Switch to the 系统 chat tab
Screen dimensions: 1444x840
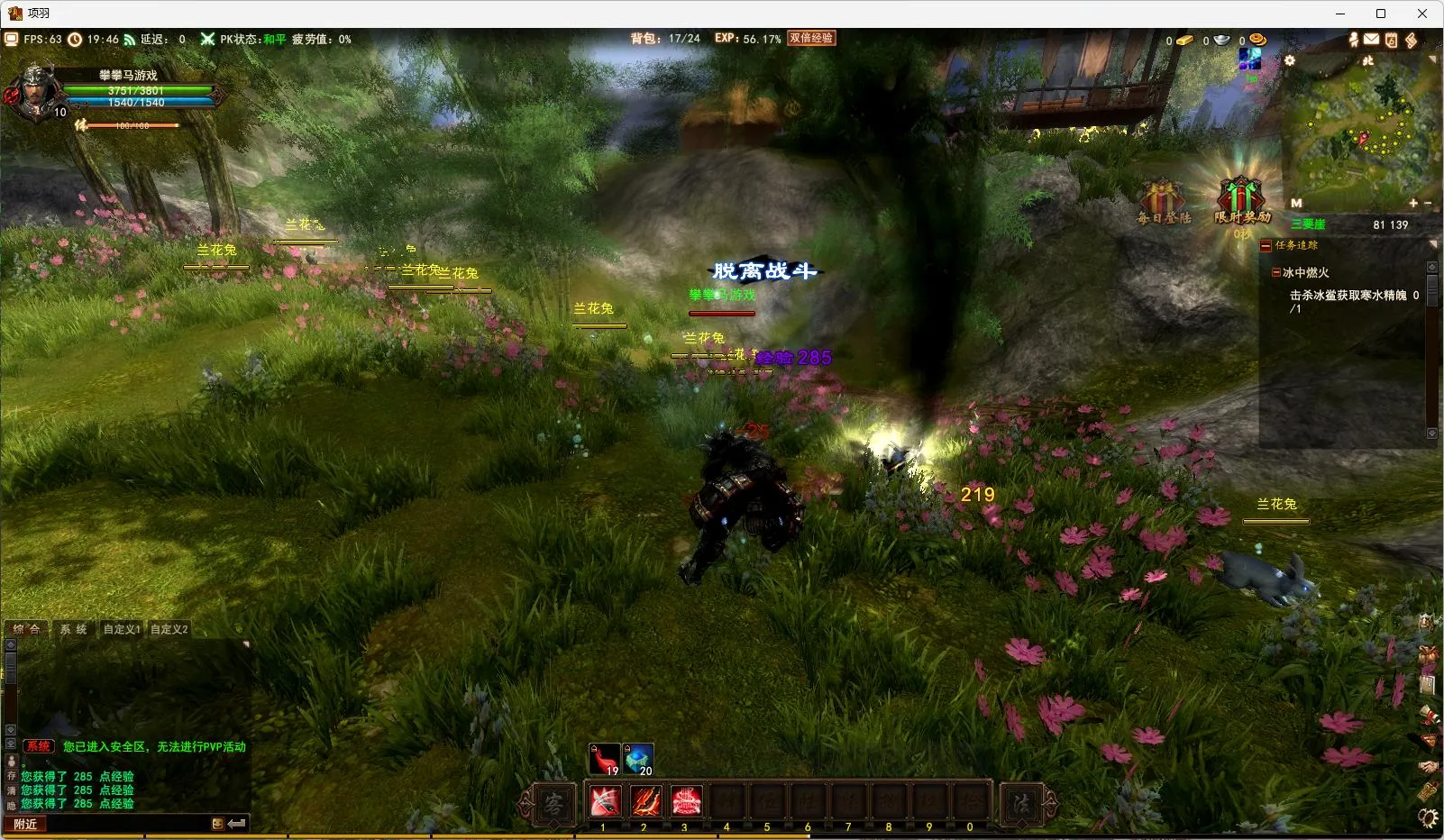point(74,629)
